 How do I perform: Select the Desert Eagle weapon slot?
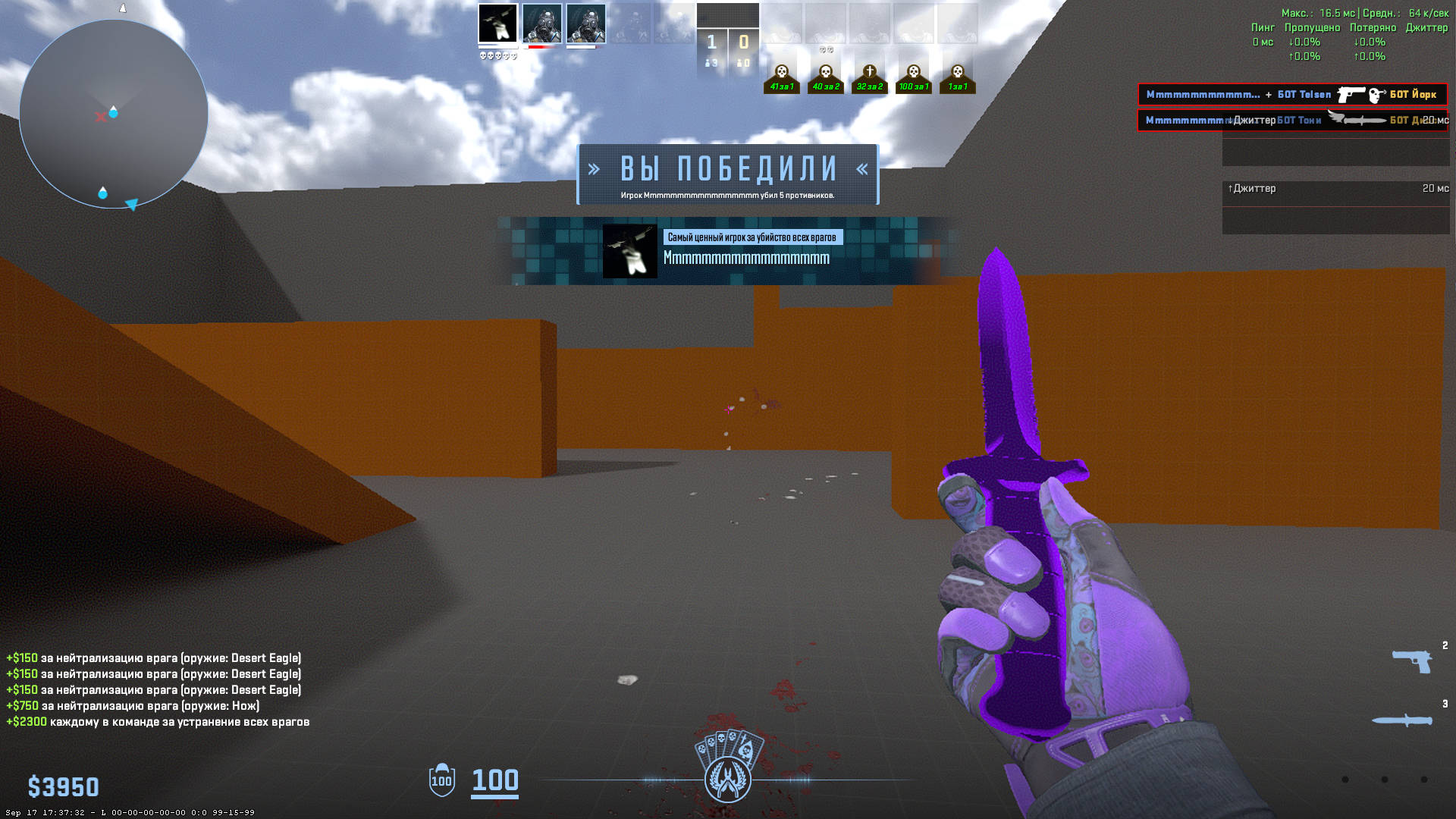point(1412,661)
